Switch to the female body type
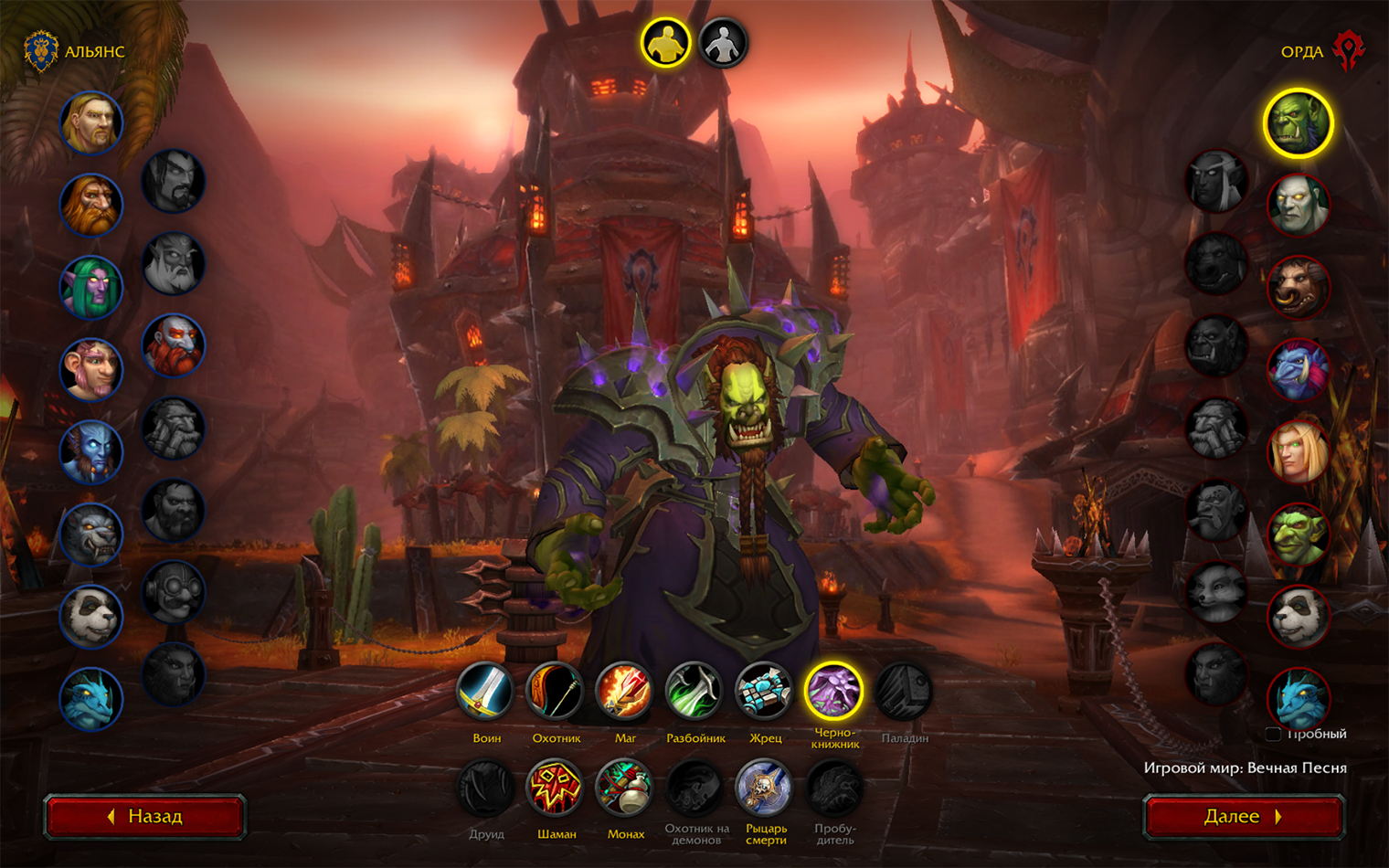The height and width of the screenshot is (868, 1389). pyautogui.click(x=723, y=43)
